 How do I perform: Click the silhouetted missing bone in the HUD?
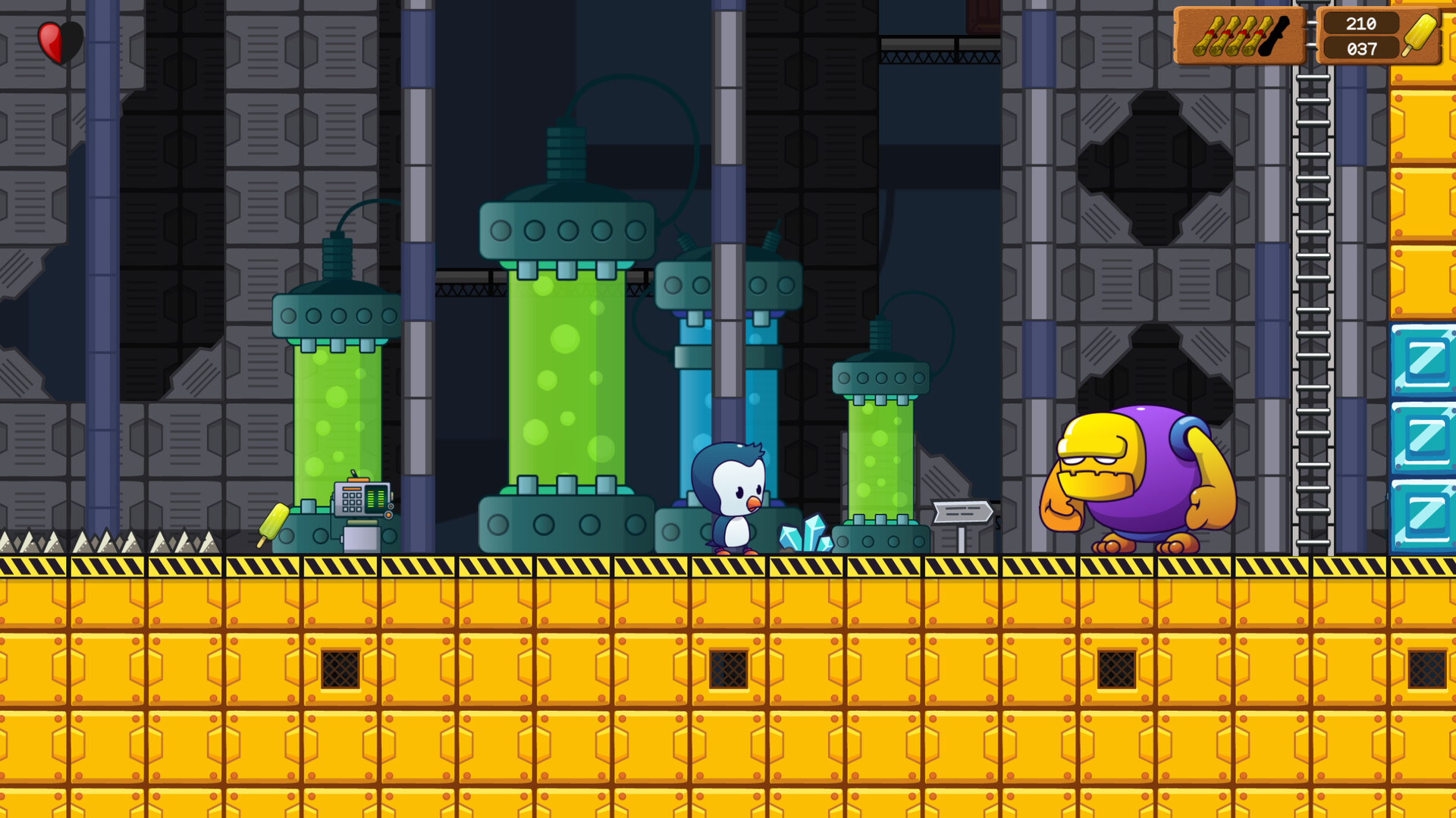pyautogui.click(x=1272, y=36)
